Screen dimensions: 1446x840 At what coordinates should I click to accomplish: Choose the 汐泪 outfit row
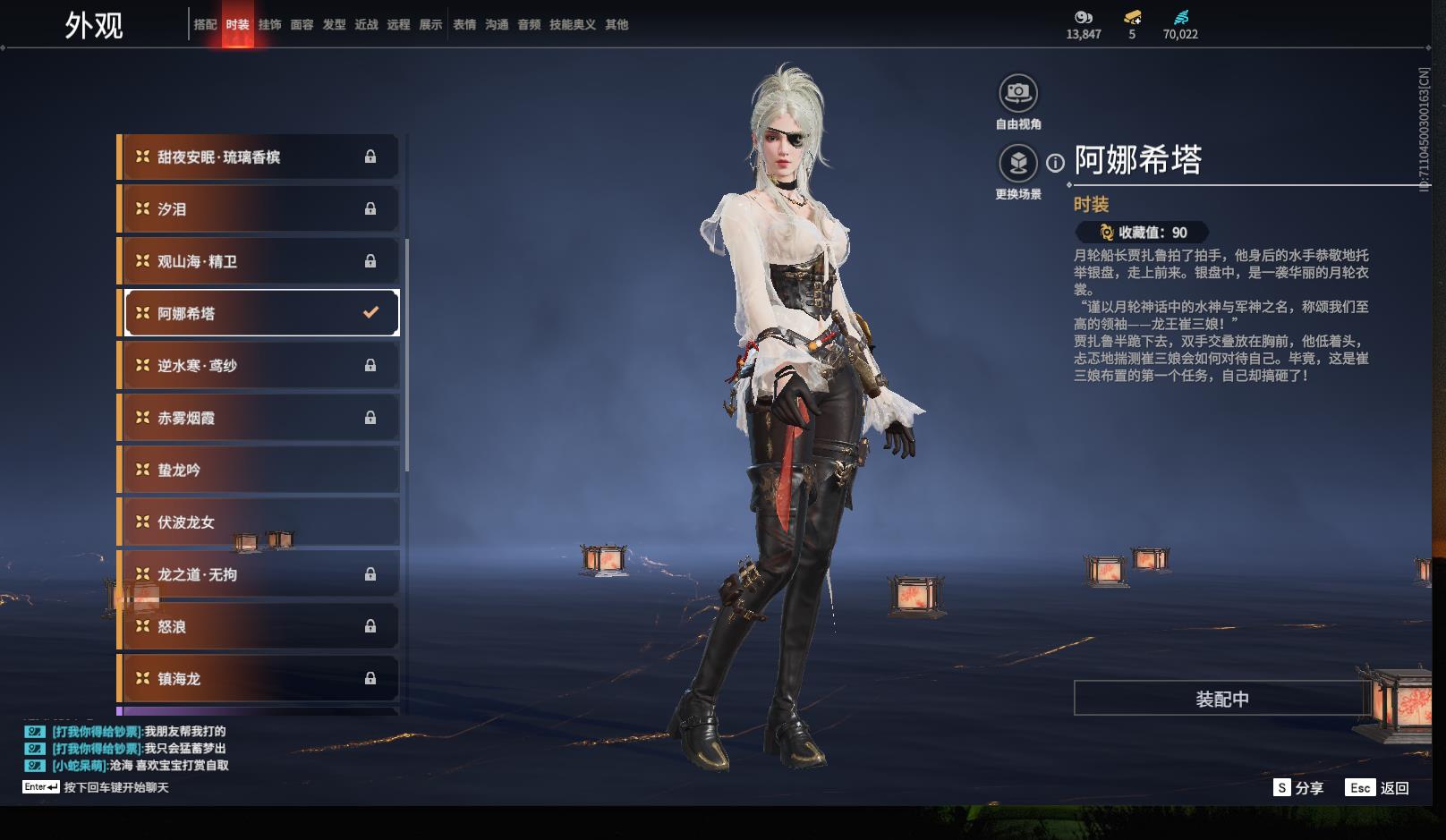click(258, 209)
